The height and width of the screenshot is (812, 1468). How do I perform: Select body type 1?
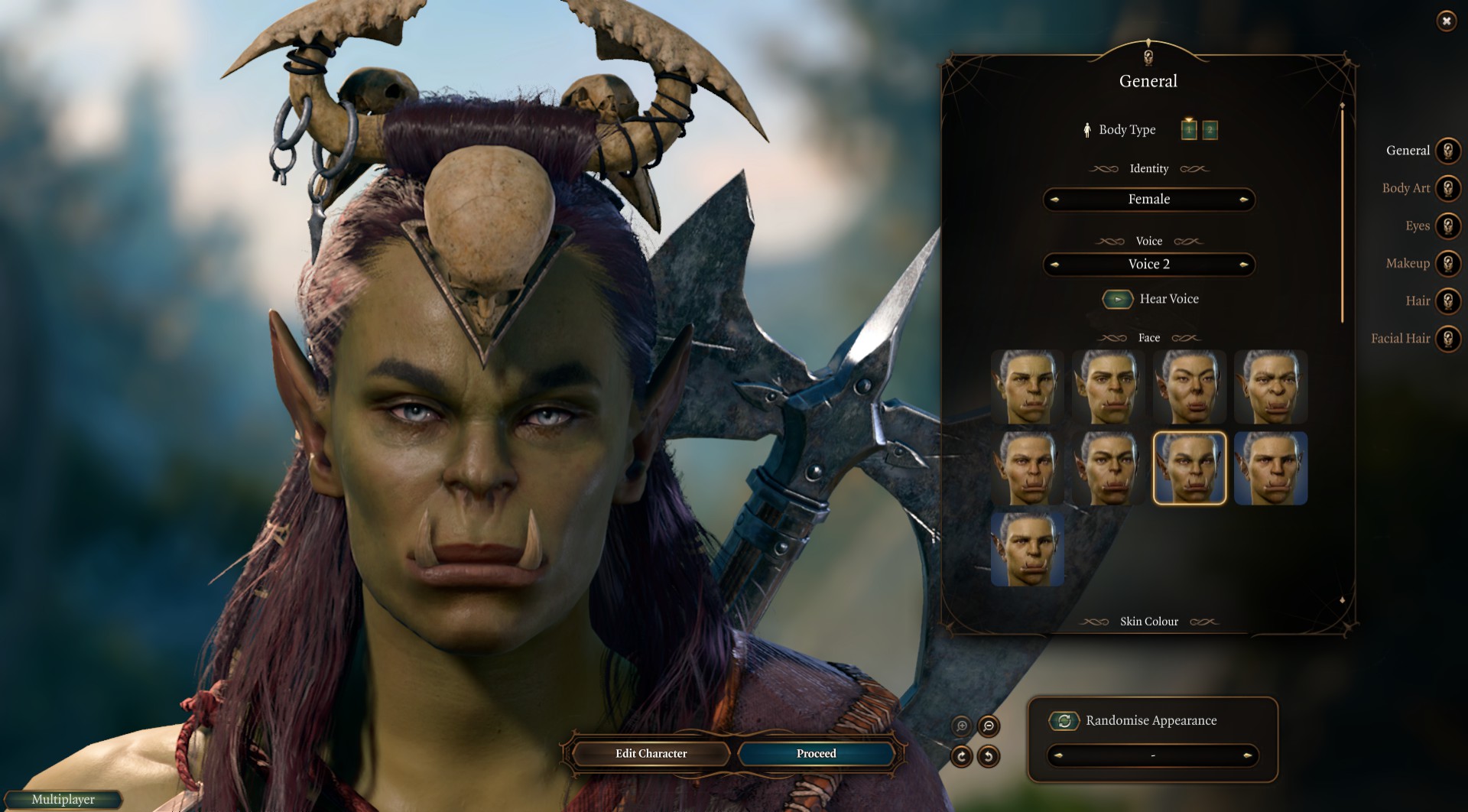(x=1189, y=130)
